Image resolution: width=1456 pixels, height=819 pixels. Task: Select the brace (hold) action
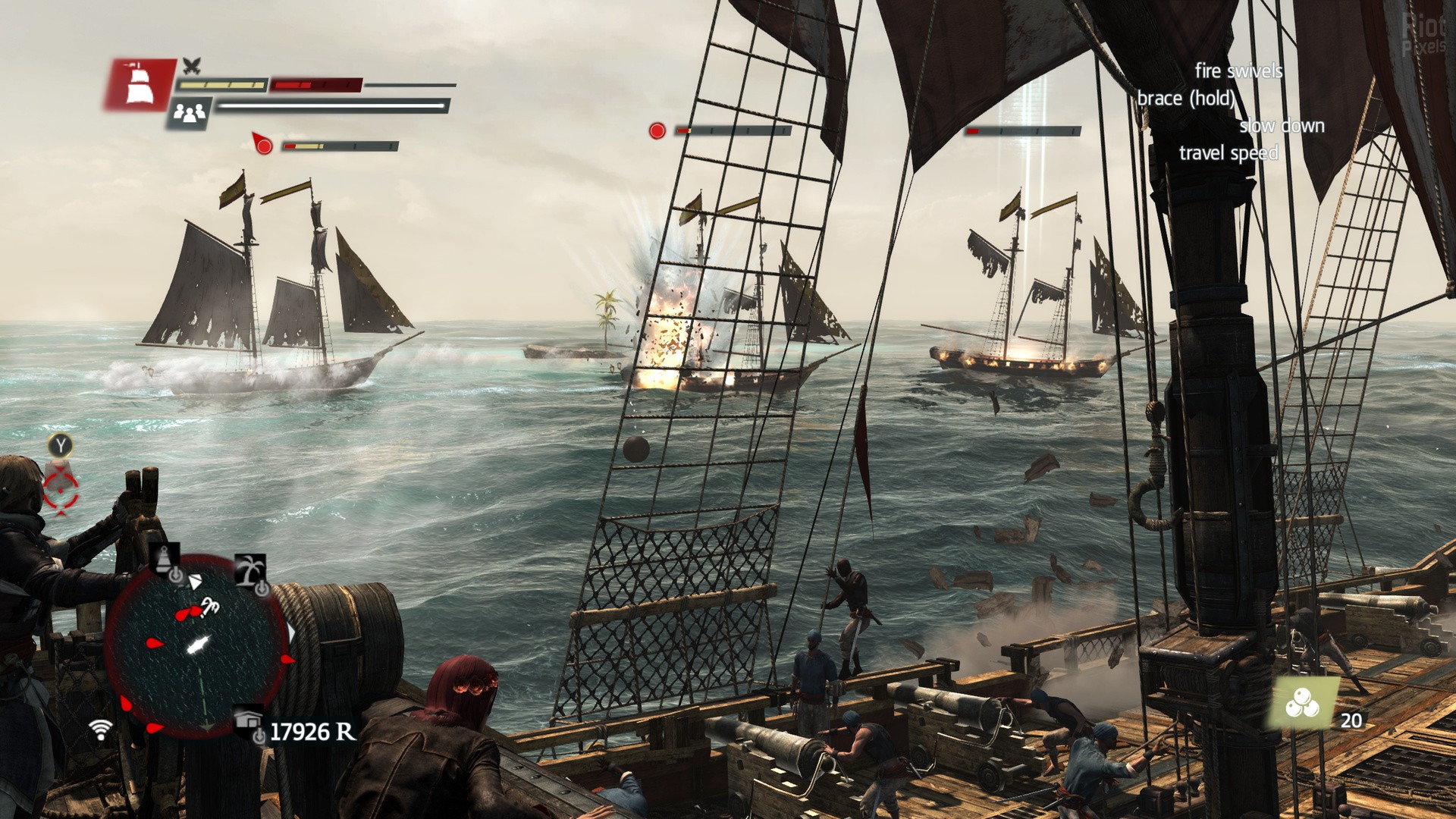coord(1186,99)
